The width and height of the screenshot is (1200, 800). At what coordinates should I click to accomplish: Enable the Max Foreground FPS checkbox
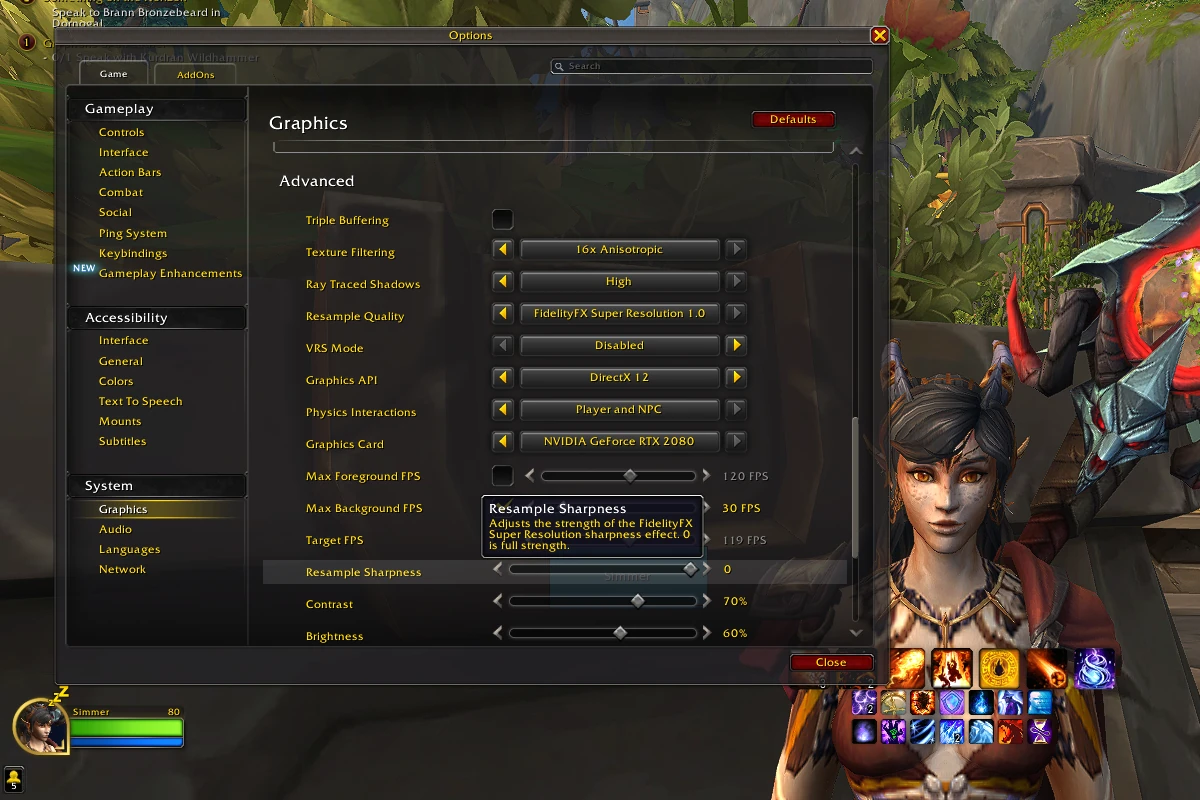503,476
